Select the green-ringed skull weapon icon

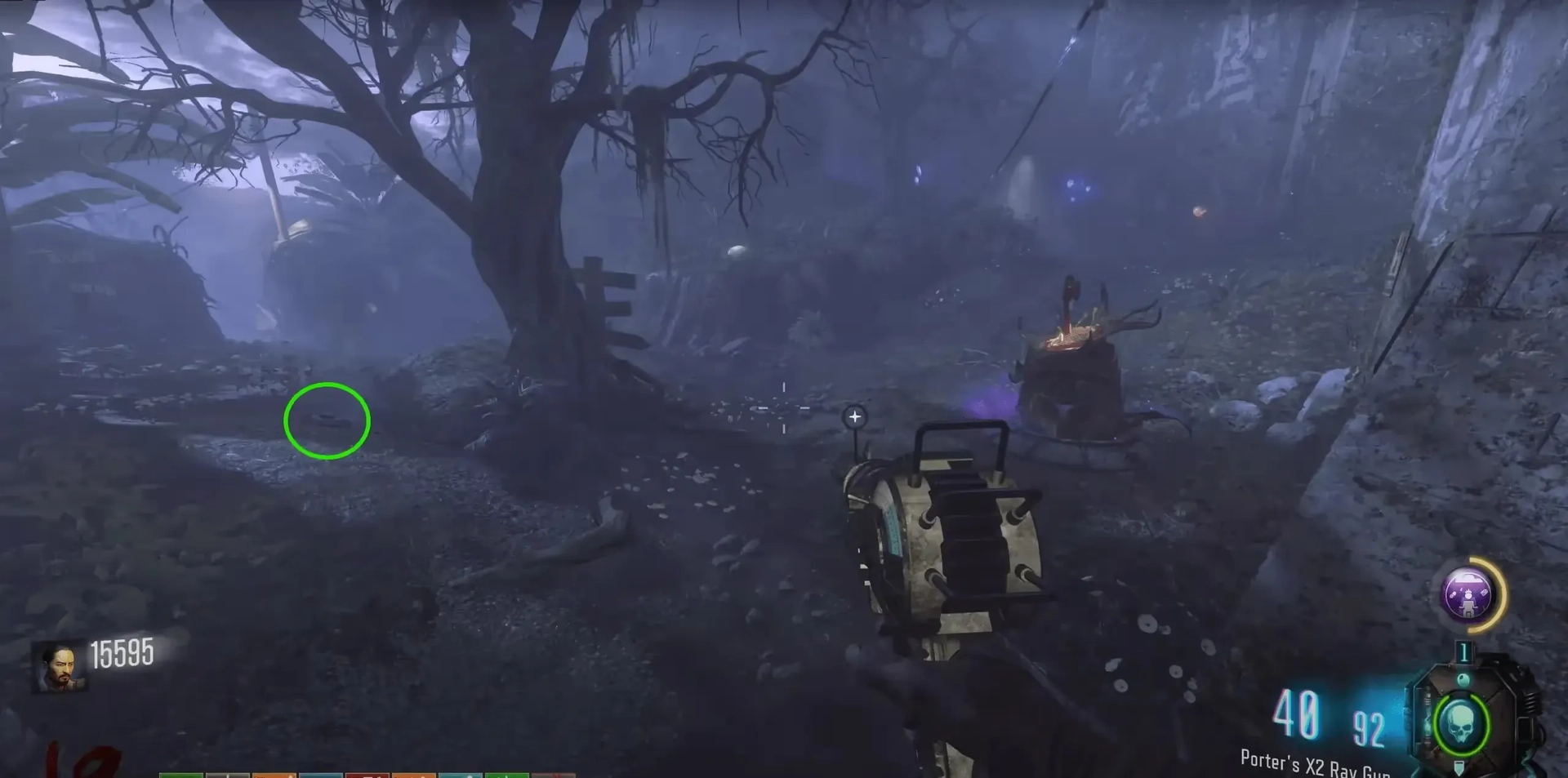[x=1459, y=723]
